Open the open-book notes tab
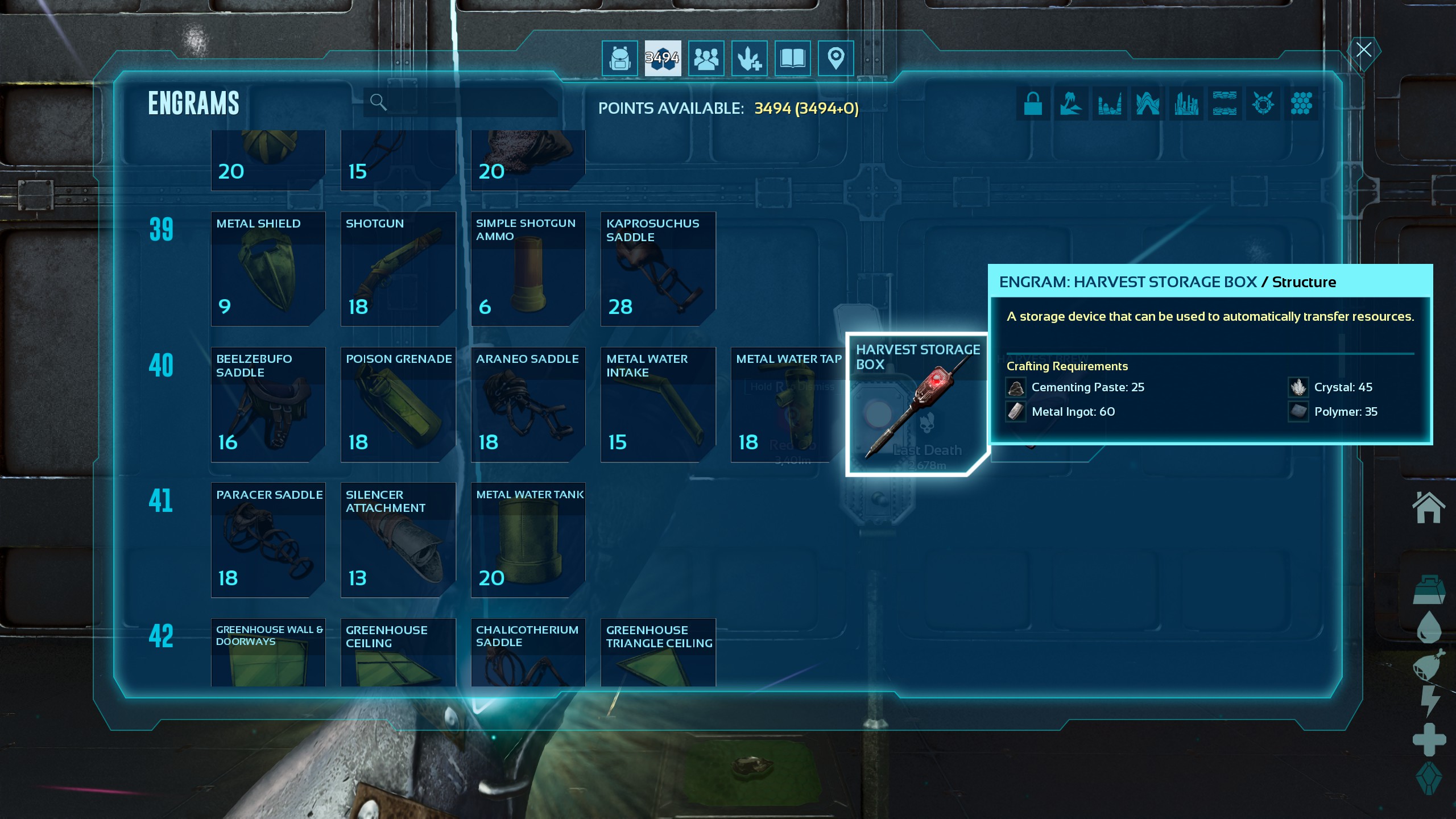Image resolution: width=1456 pixels, height=819 pixels. tap(792, 58)
